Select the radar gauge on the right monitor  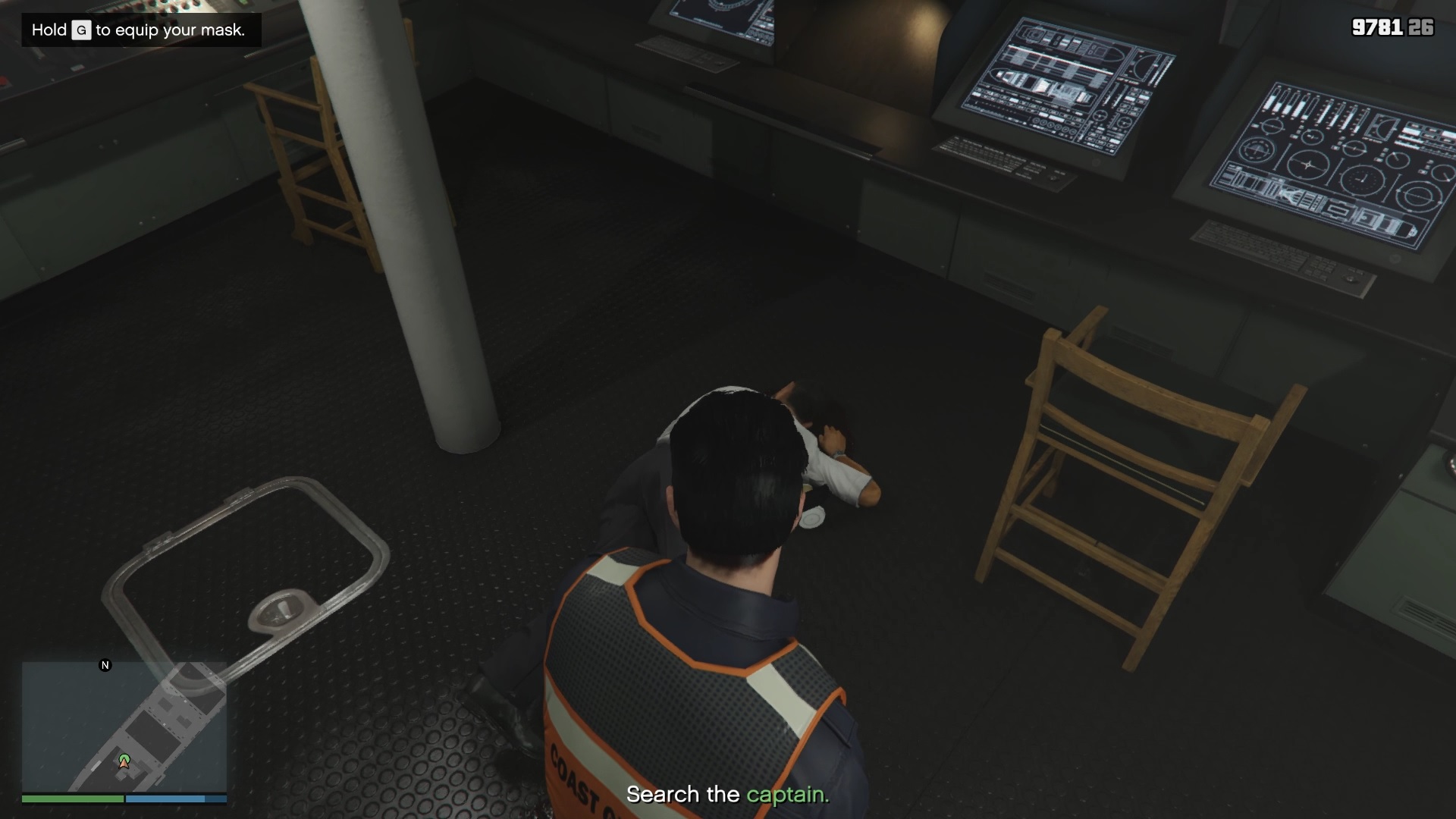[1307, 163]
